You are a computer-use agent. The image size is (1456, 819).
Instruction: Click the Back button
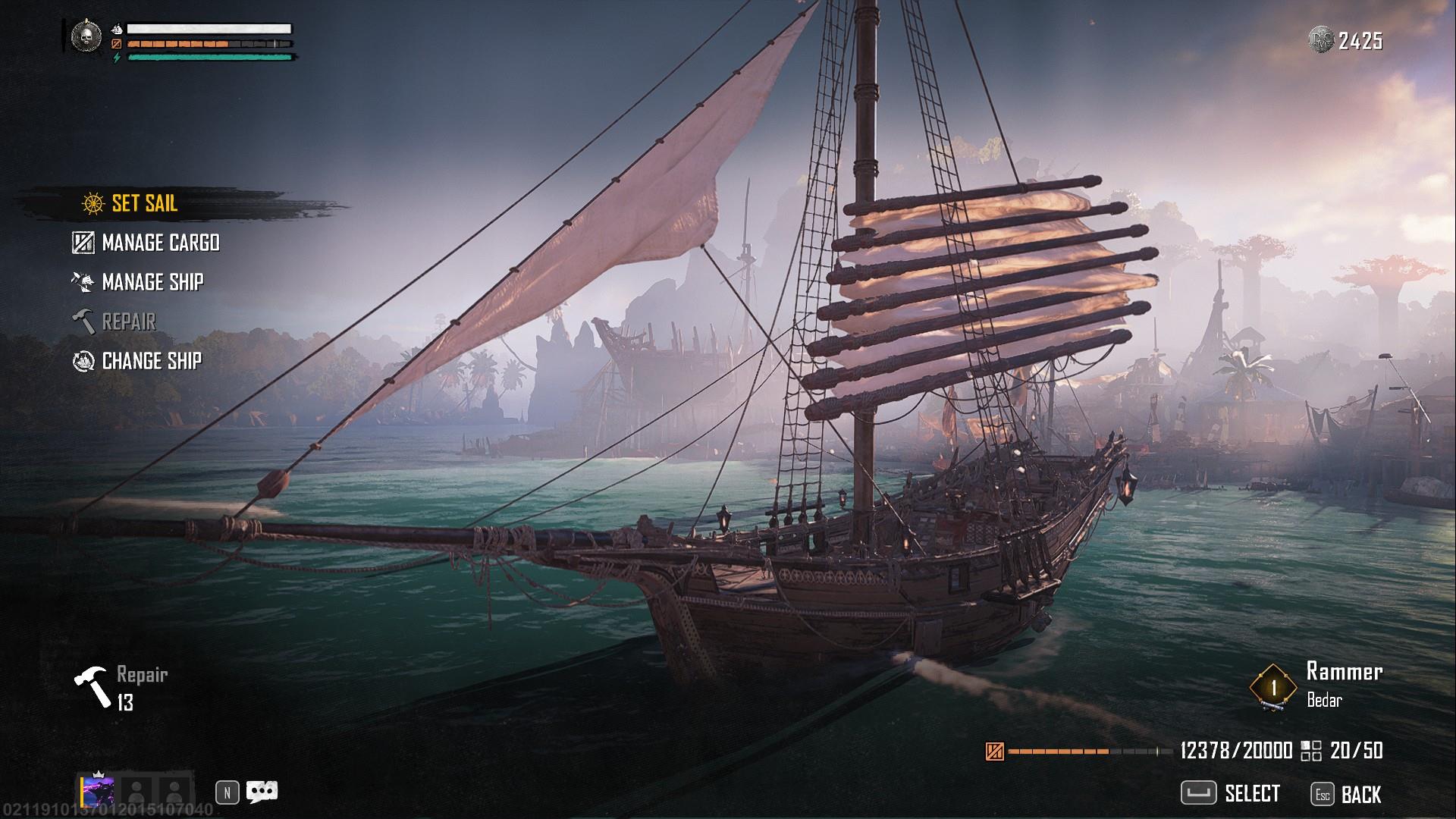[1347, 794]
